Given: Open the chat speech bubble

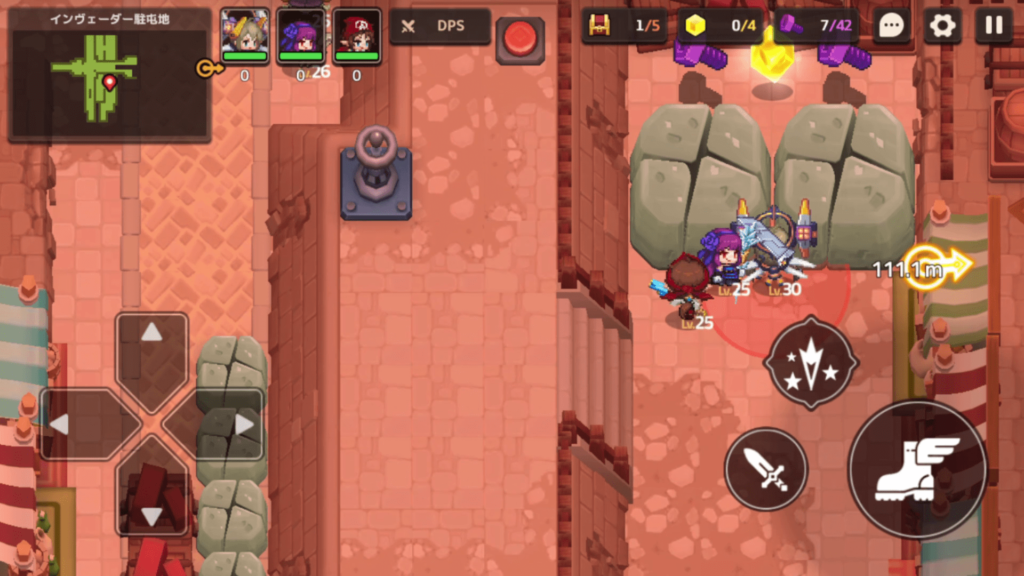Looking at the screenshot, I should tap(890, 26).
